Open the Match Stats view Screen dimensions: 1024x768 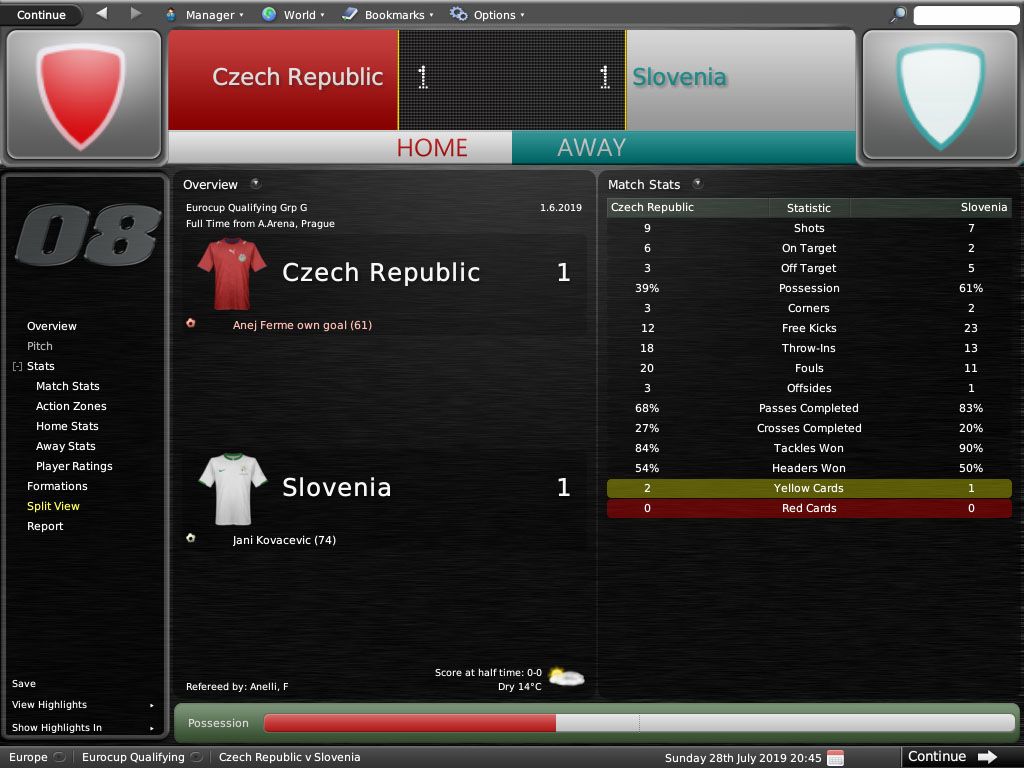tap(67, 386)
